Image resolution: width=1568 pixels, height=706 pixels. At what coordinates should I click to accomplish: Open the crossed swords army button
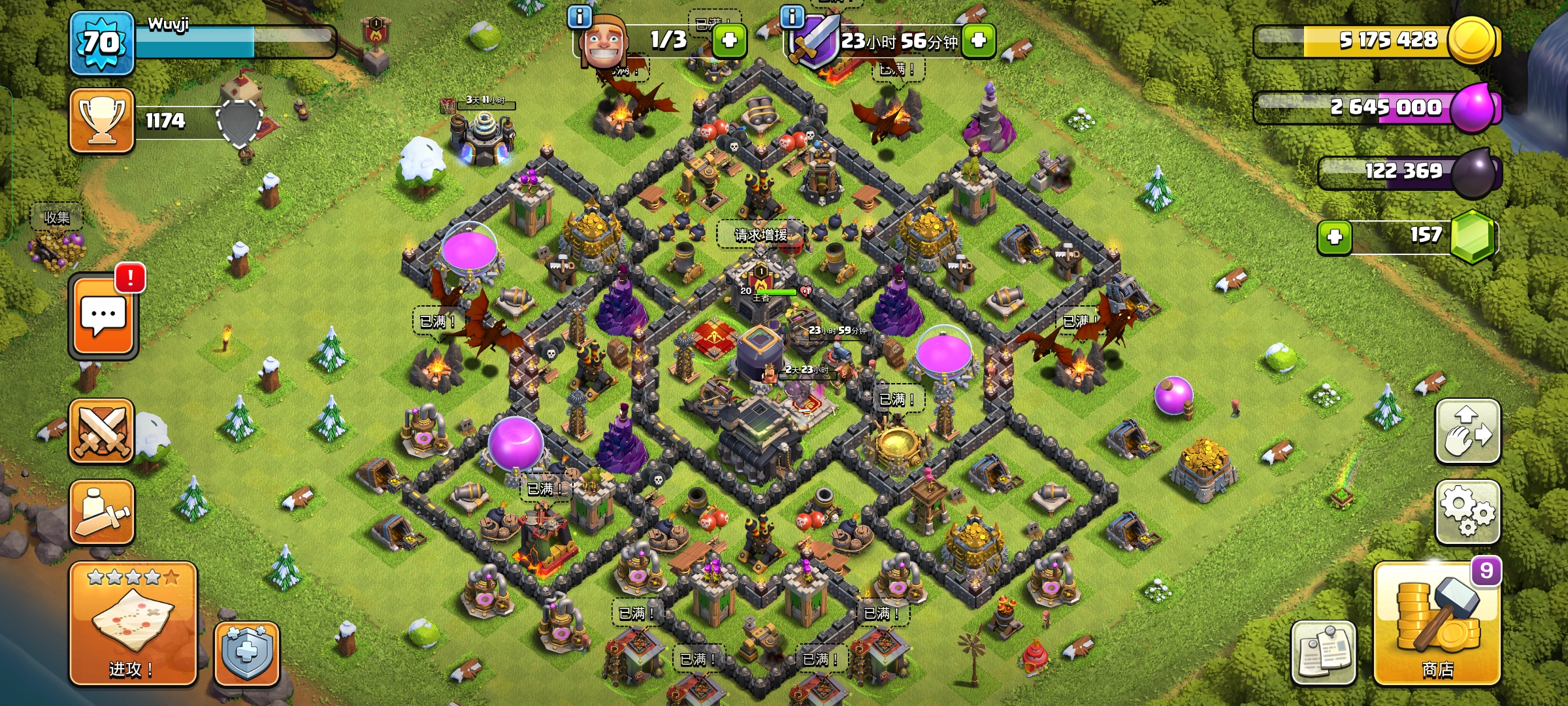tap(102, 431)
